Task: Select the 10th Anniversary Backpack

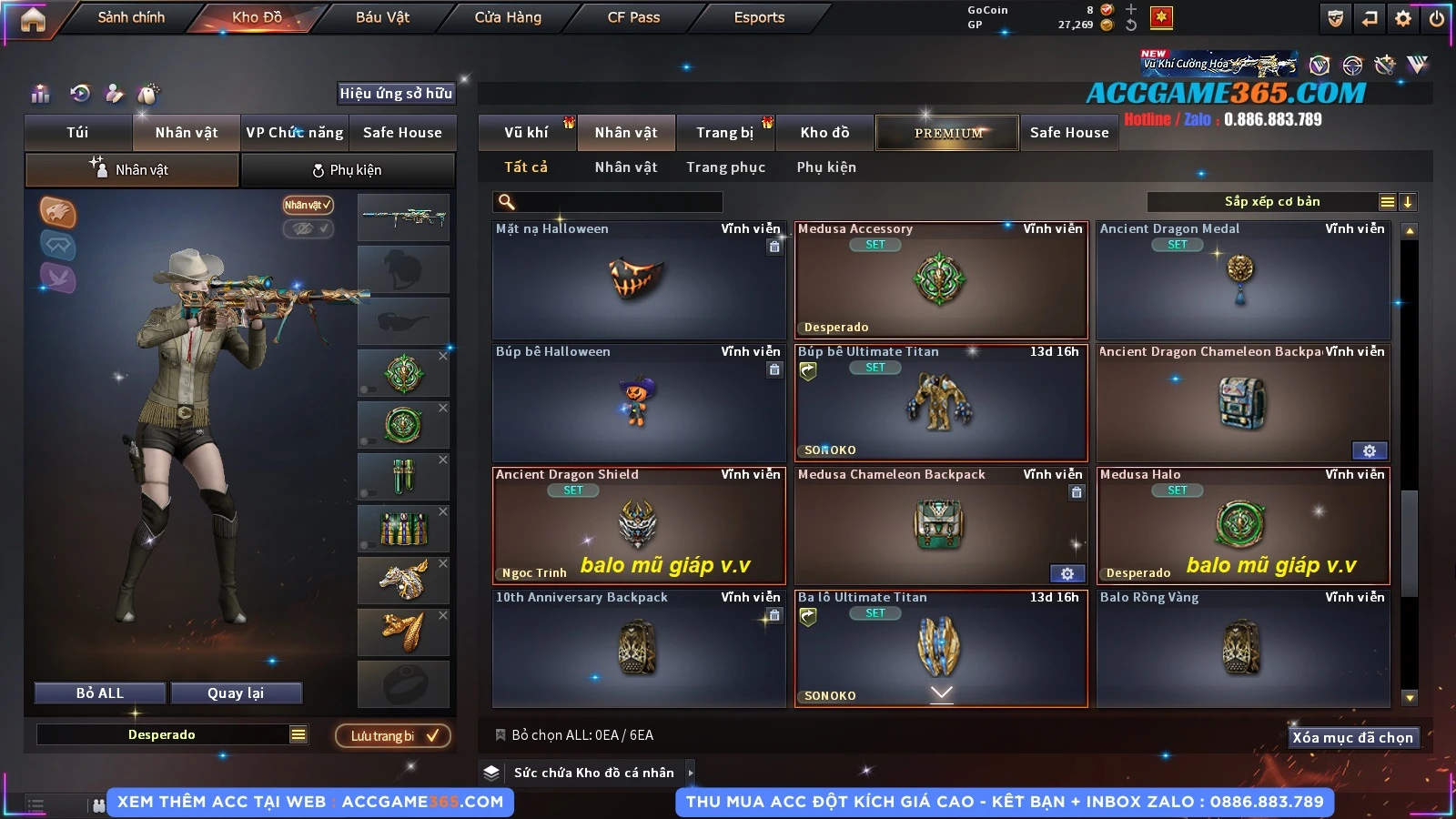Action: [x=638, y=648]
